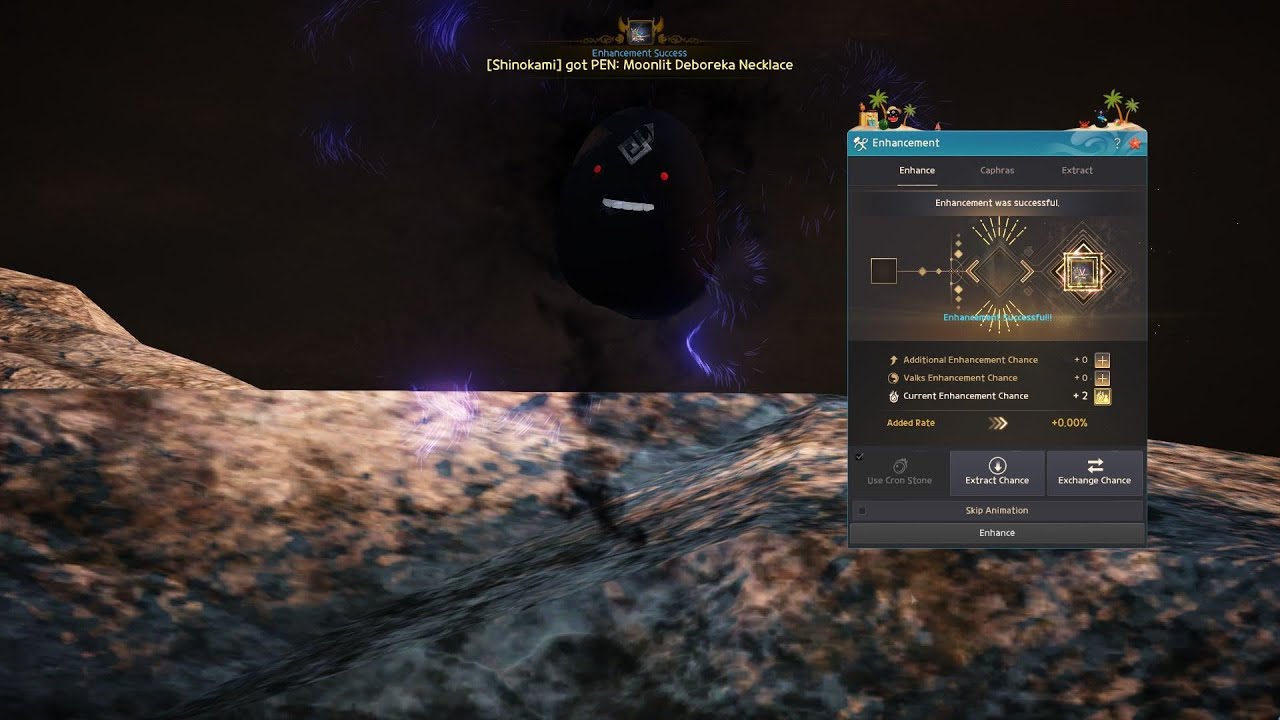Enable the Skip Animation checkbox
The width and height of the screenshot is (1280, 720).
862,511
